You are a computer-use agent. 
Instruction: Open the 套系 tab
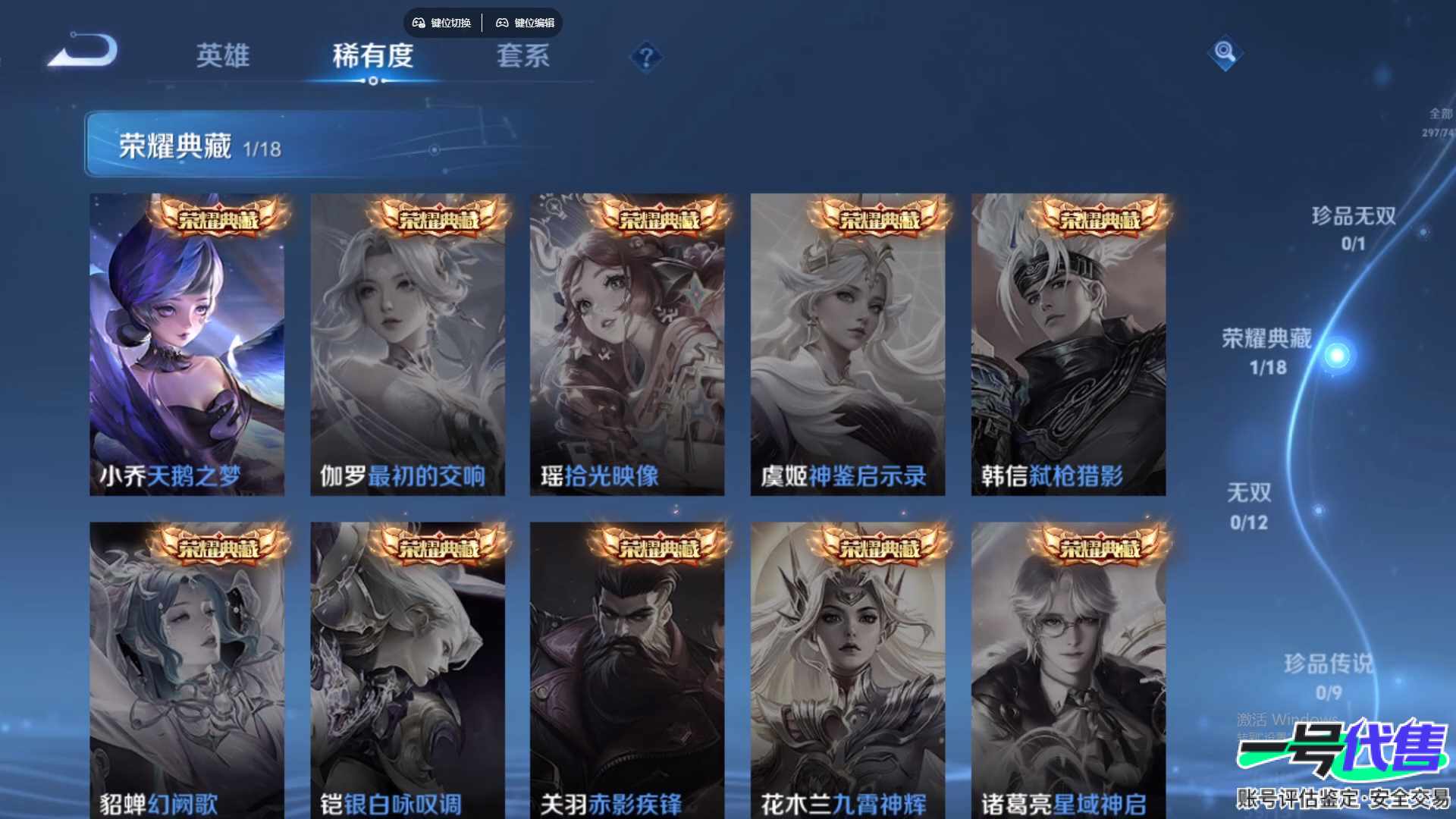pos(522,55)
